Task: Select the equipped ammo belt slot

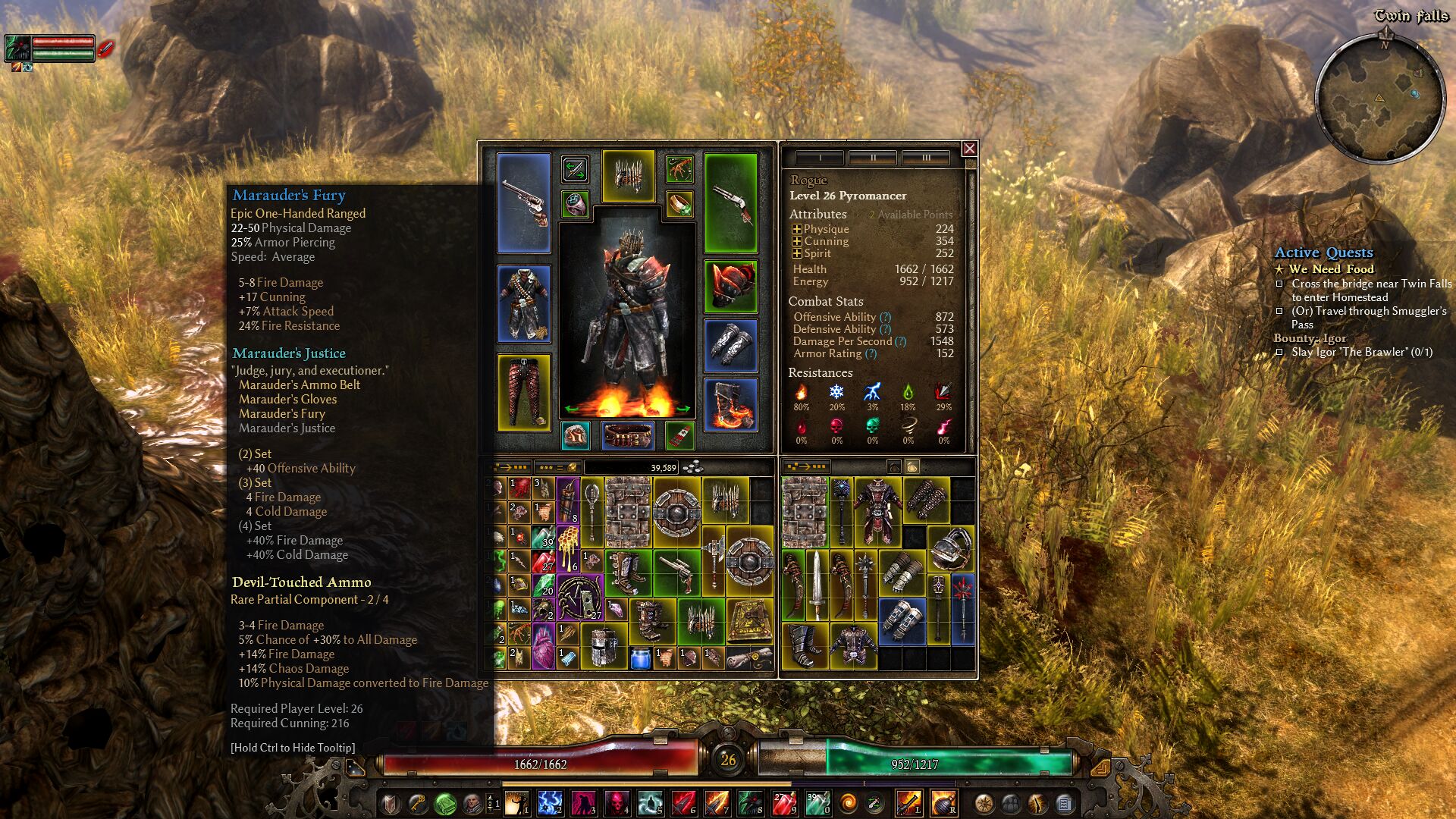Action: (x=627, y=436)
